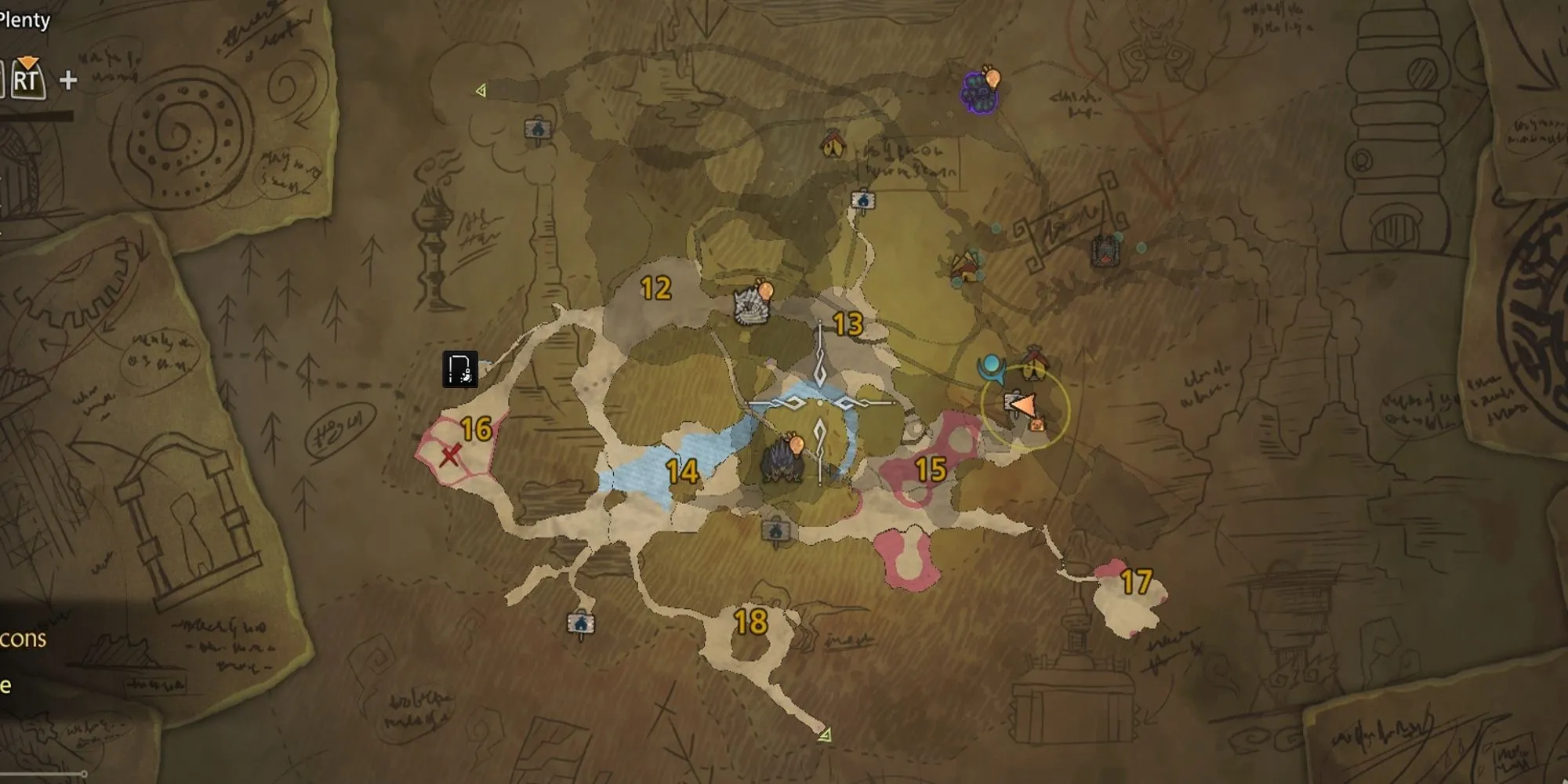Select the orange player arrow marker
This screenshot has width=1568, height=784.
point(1023,405)
